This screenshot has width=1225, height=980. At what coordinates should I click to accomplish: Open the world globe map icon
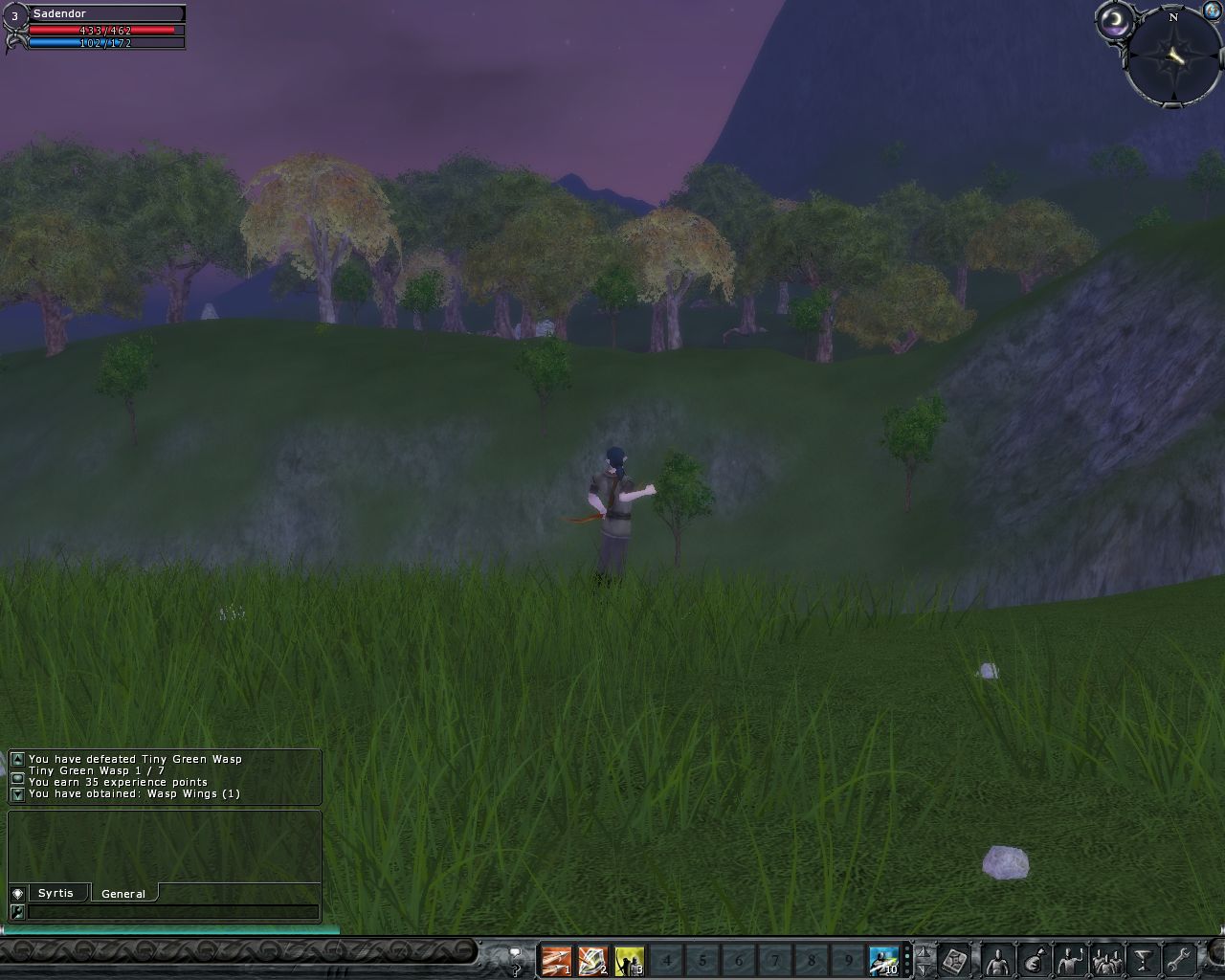pos(1212,11)
